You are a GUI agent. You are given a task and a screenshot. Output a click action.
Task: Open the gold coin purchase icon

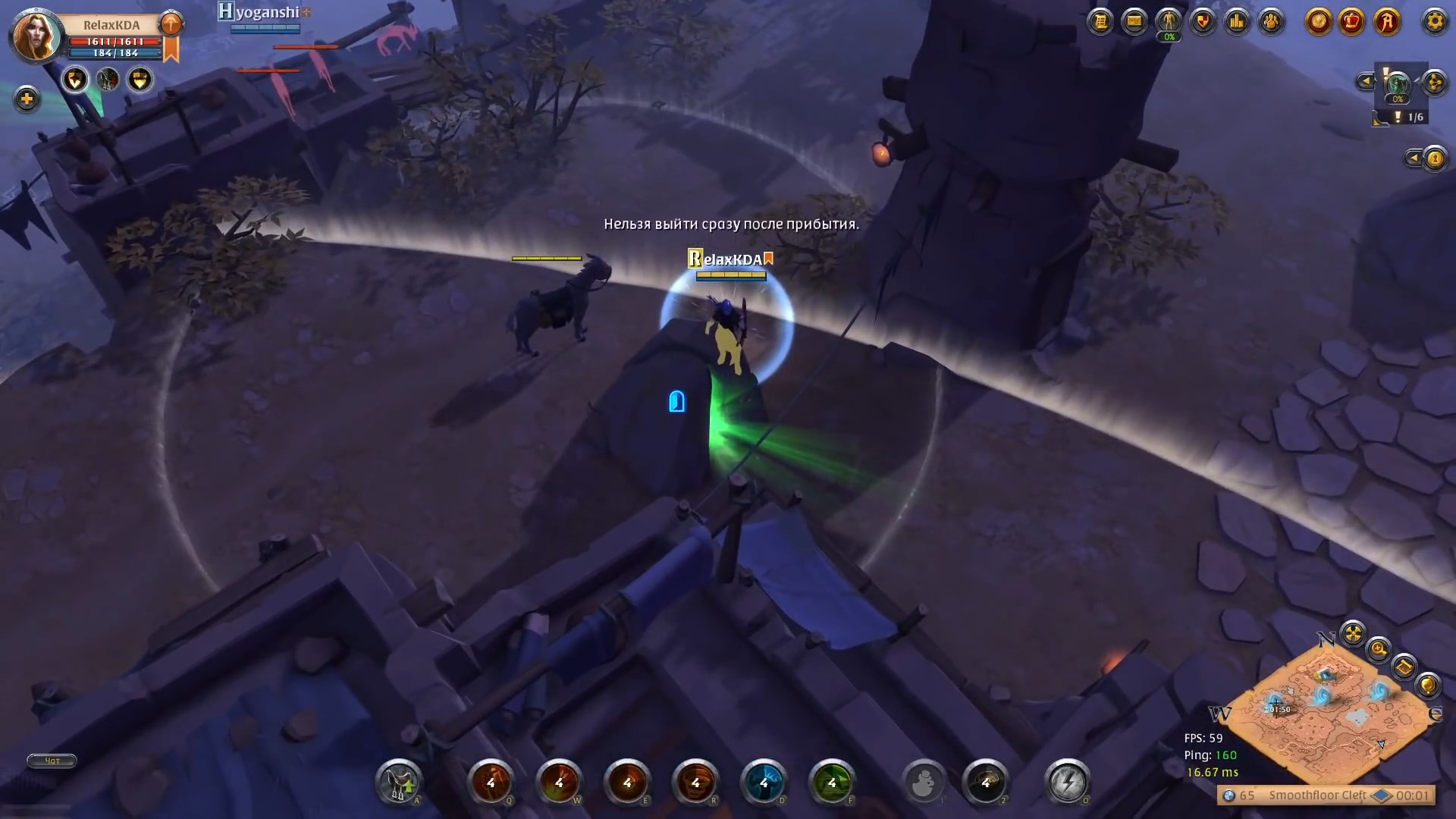pos(1318,22)
